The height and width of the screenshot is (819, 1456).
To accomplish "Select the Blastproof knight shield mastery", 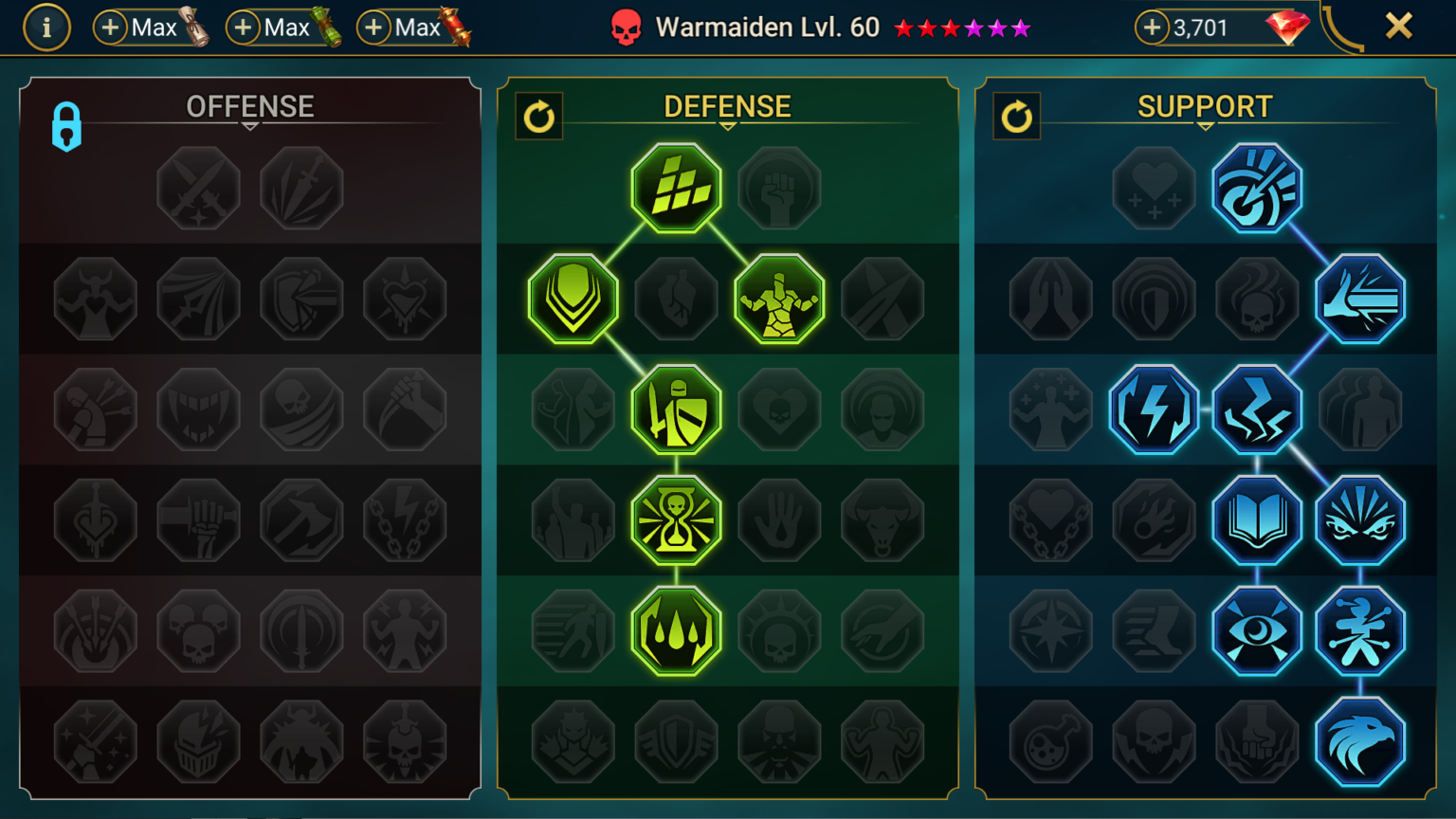I will pos(676,409).
